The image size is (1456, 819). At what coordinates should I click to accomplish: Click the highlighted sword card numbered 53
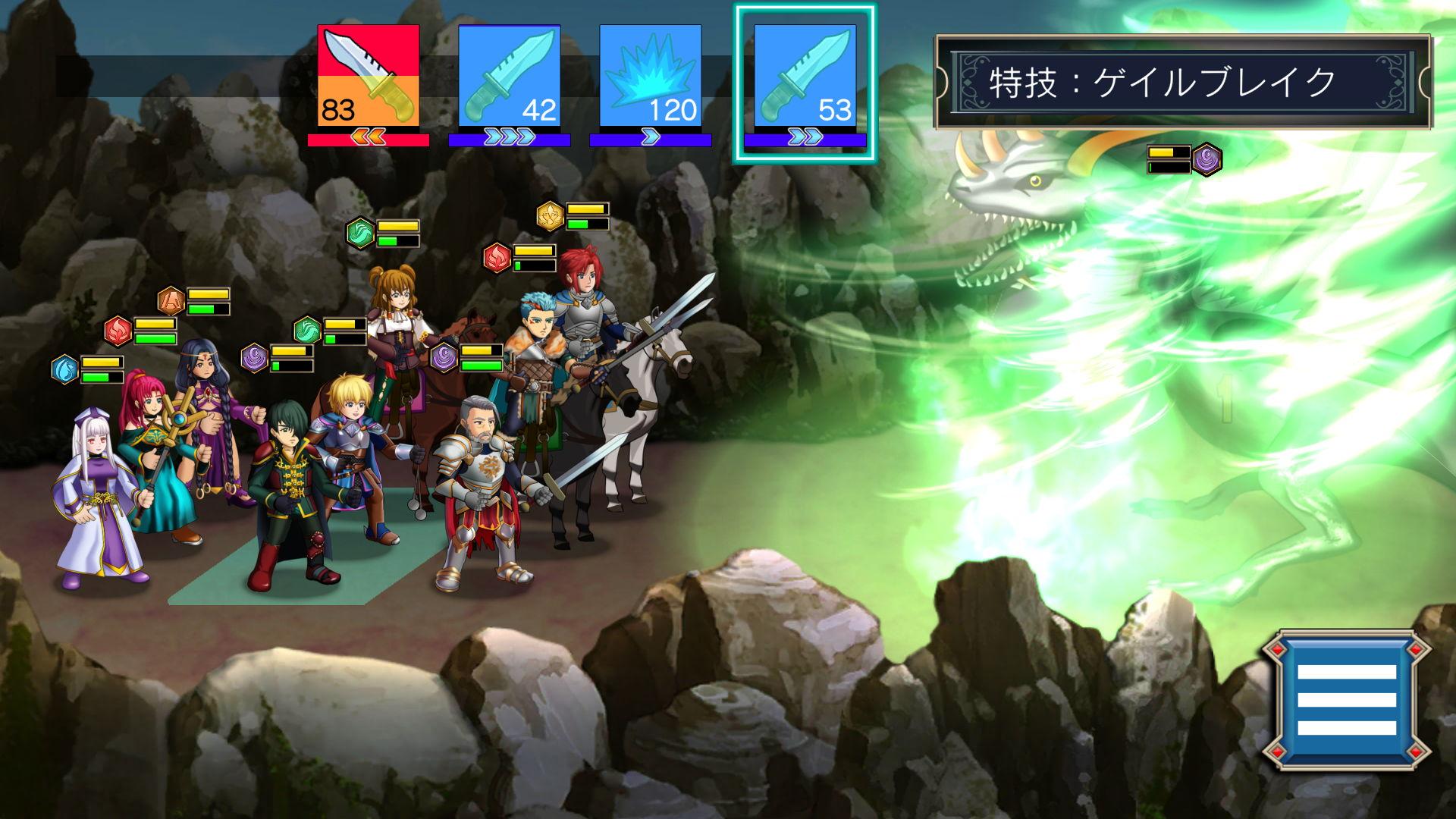(x=805, y=76)
